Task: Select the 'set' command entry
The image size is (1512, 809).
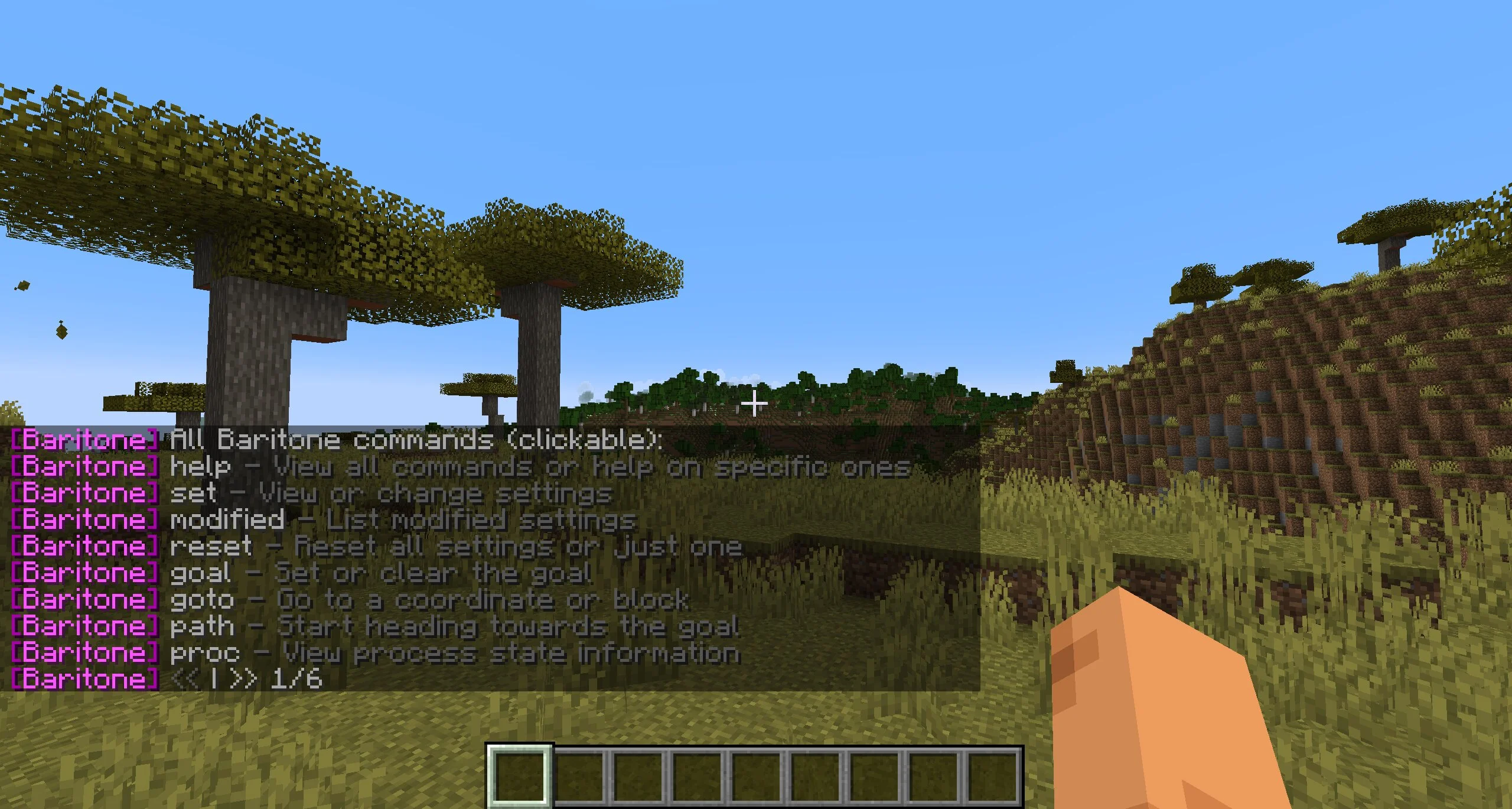Action: [x=193, y=494]
